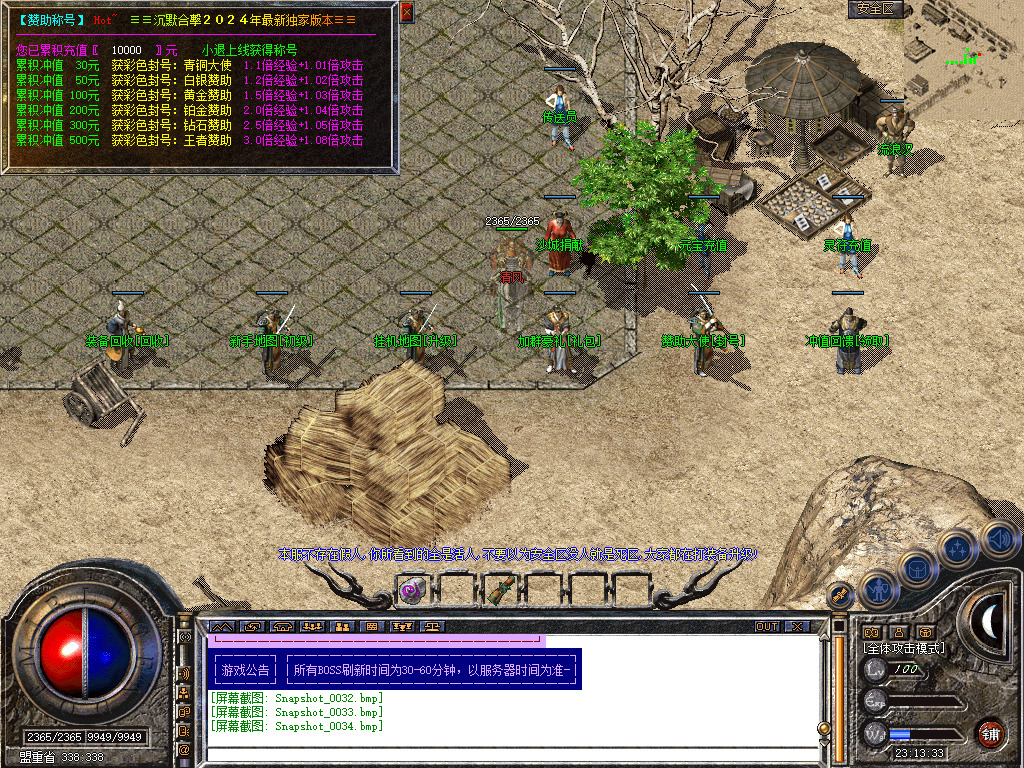Select the purple swirl item in the belt
Viewport: 1024px width, 768px height.
coord(410,591)
